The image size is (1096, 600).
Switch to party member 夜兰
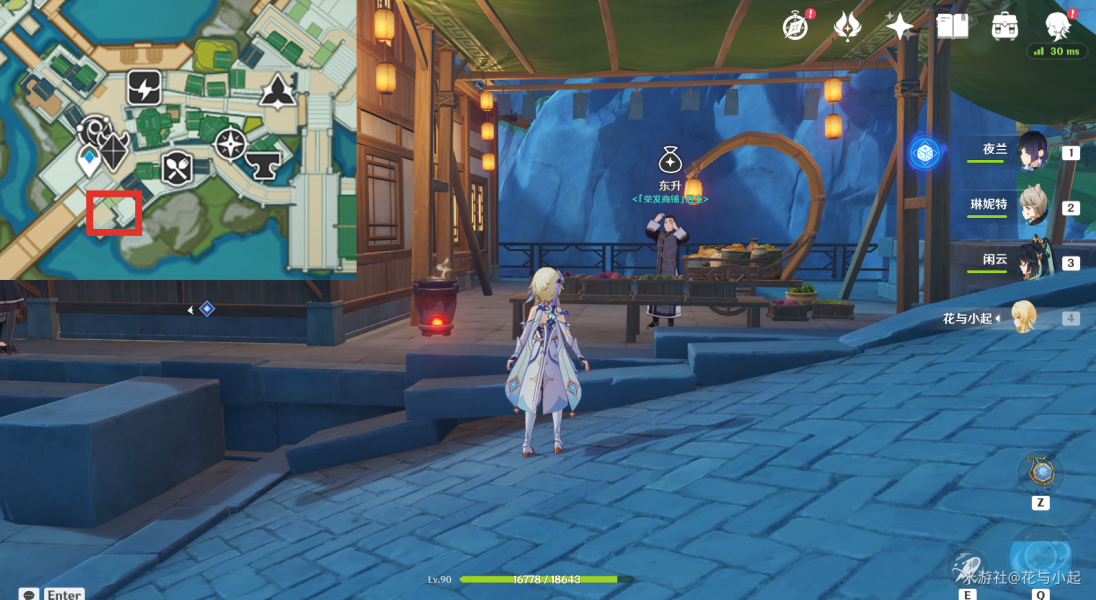(1031, 151)
